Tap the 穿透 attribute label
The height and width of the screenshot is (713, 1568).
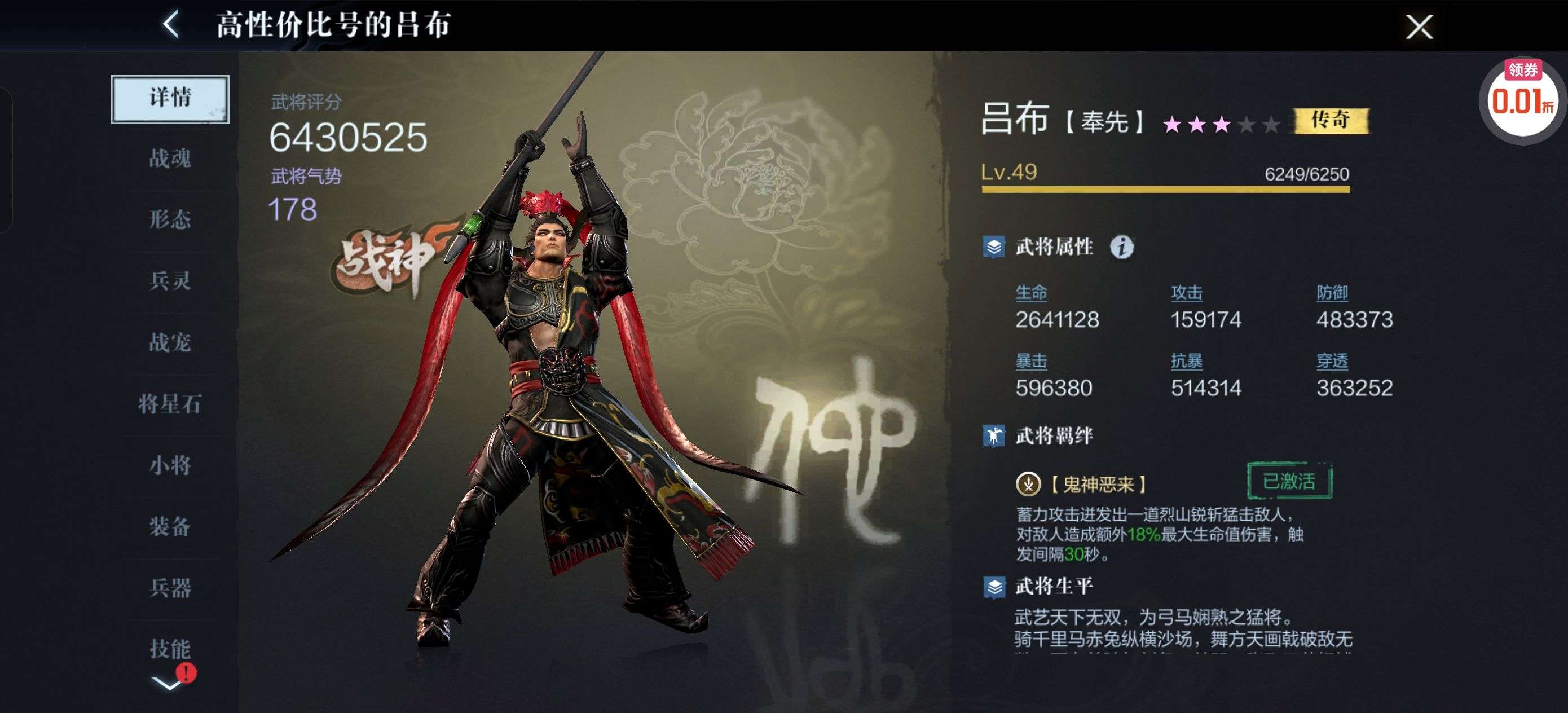click(1332, 362)
